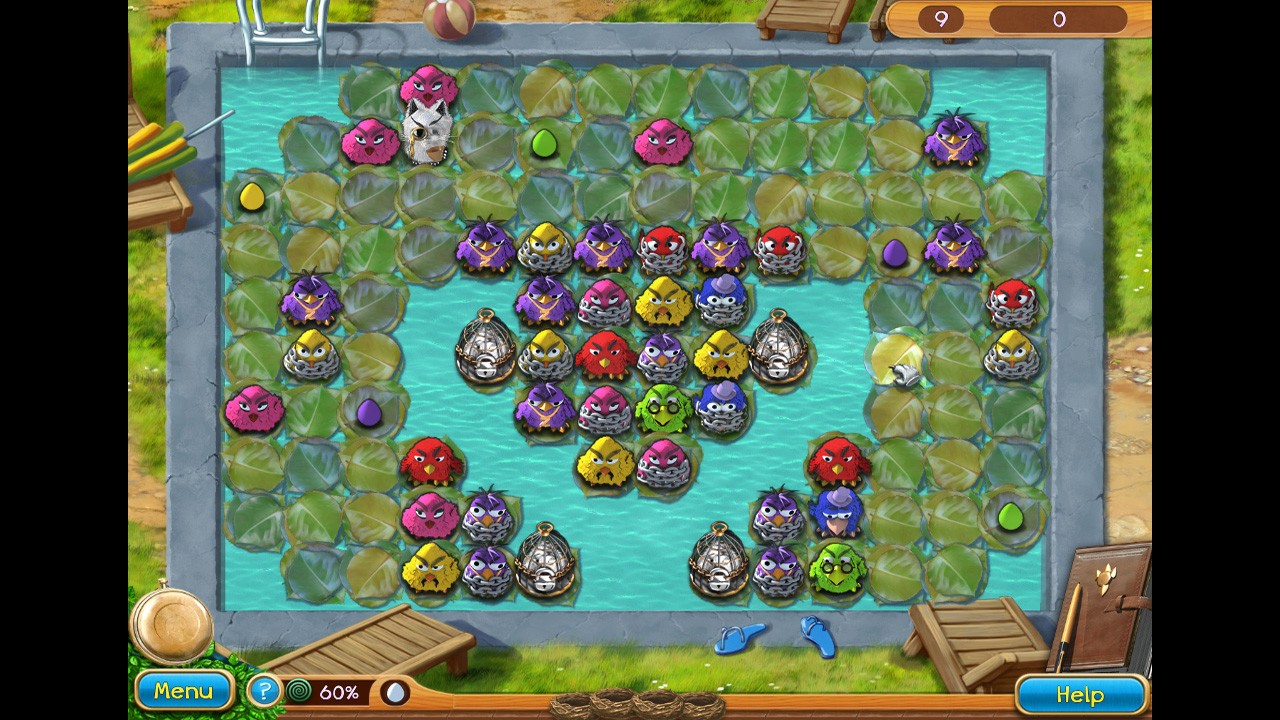Click the white egg icon in bottom bar
Image resolution: width=1280 pixels, height=720 pixels.
tap(396, 692)
